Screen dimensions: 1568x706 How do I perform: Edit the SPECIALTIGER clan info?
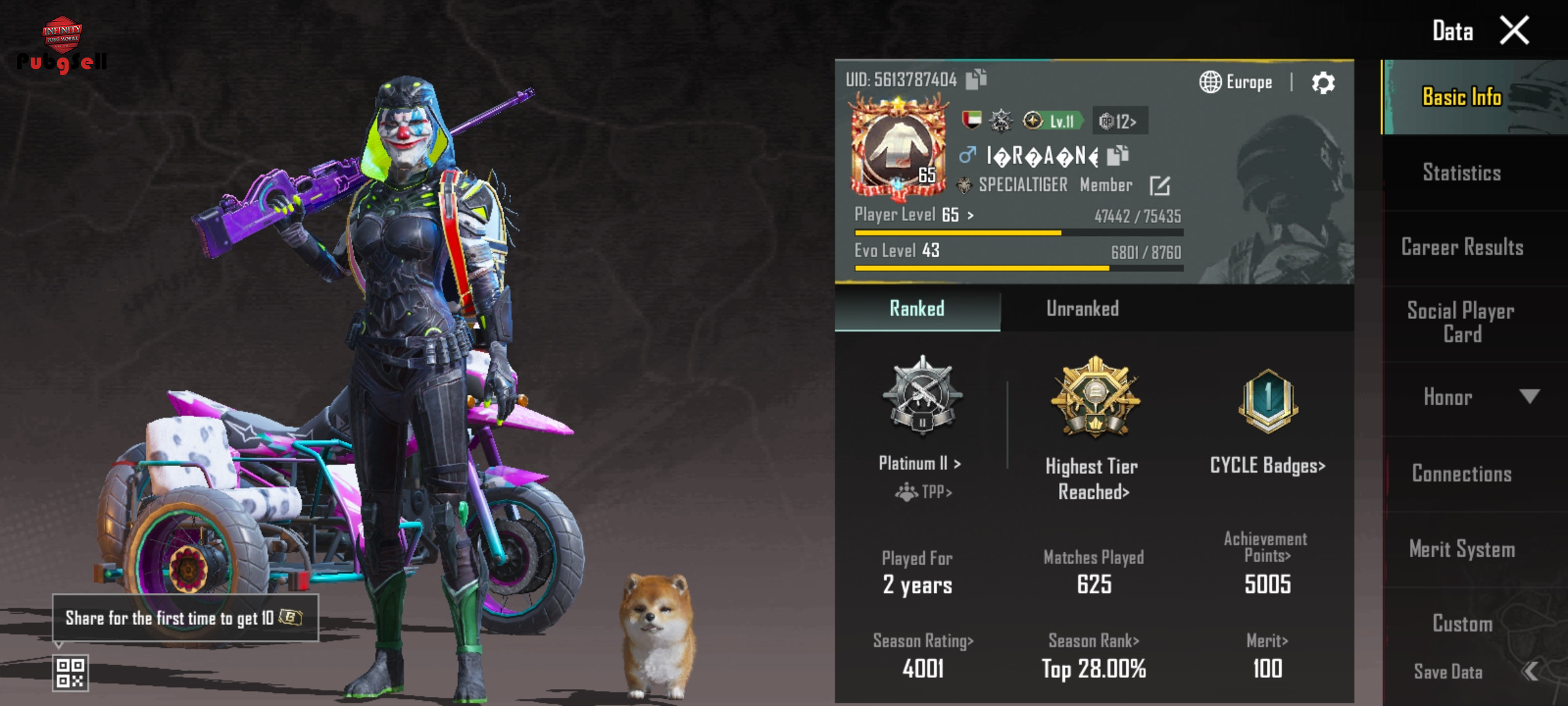pos(1160,186)
